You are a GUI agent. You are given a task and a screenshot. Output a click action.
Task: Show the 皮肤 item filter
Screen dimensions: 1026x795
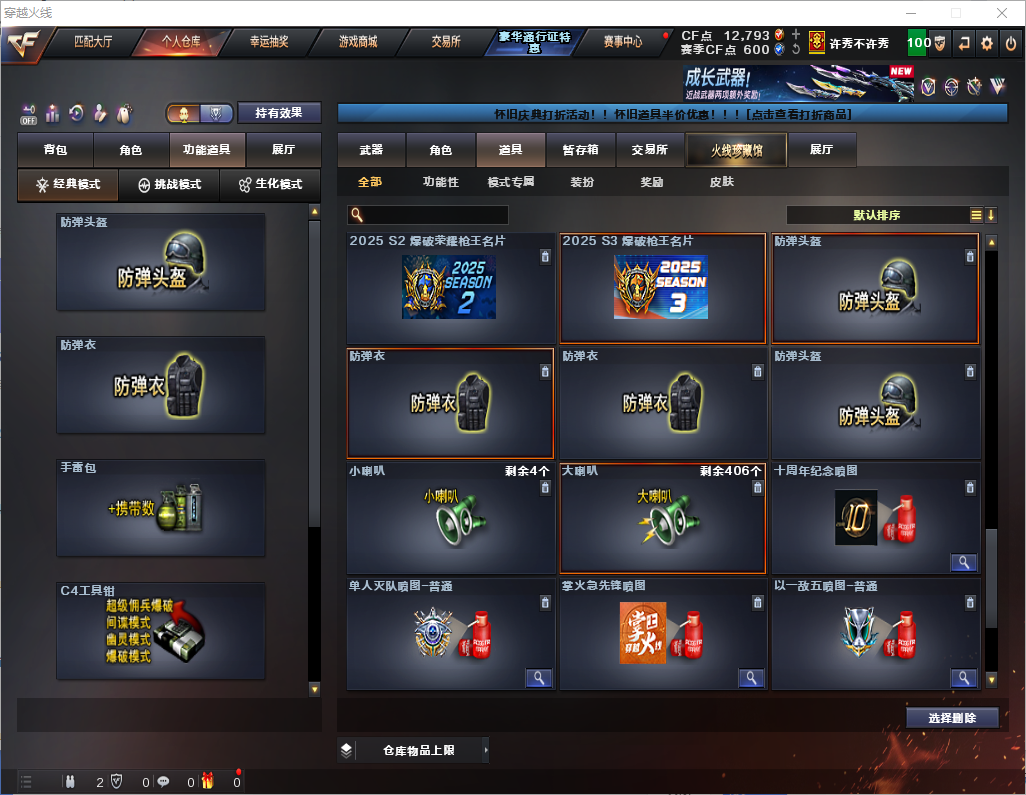pos(721,182)
